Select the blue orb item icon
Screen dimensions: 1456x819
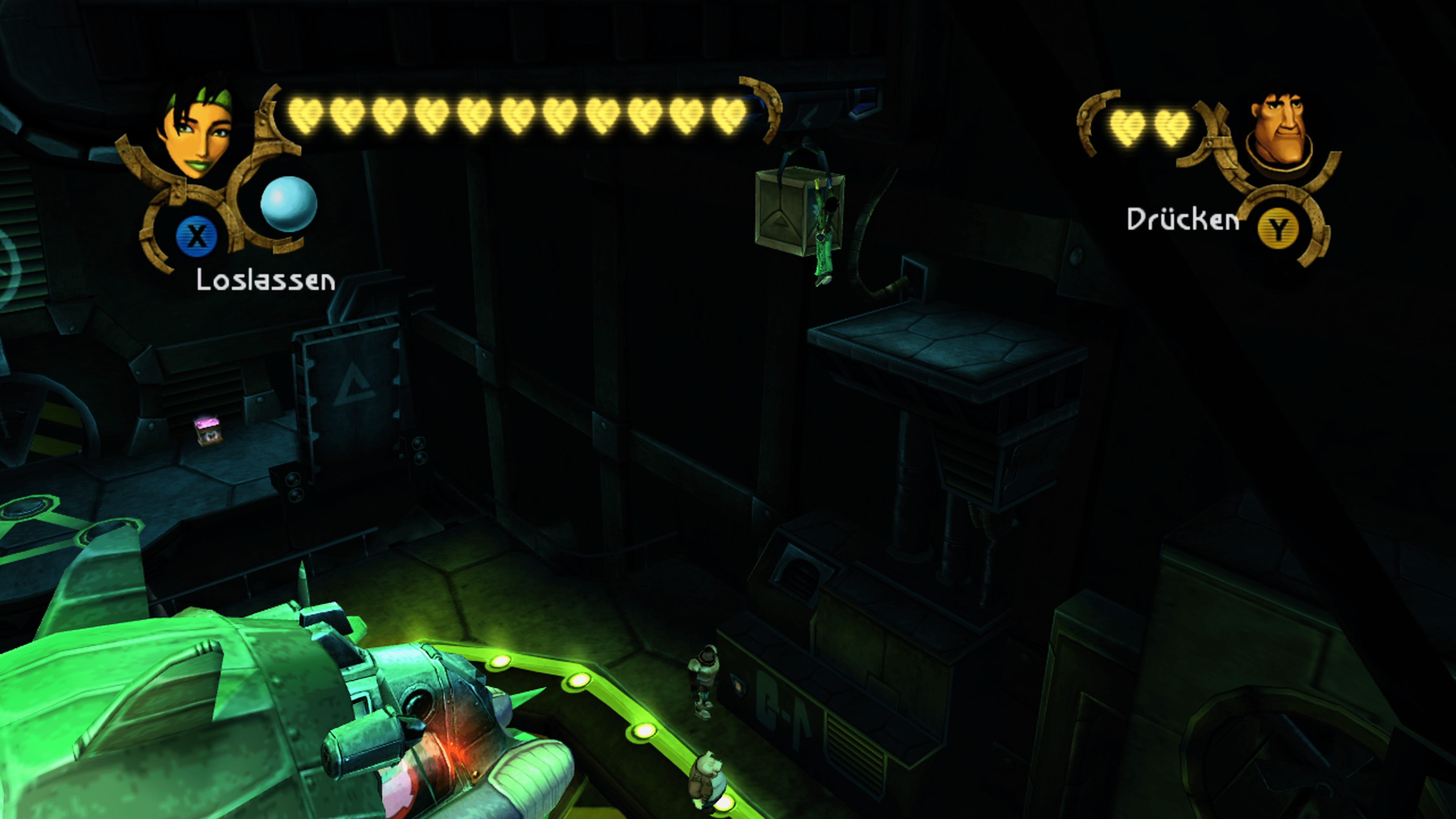pos(288,204)
